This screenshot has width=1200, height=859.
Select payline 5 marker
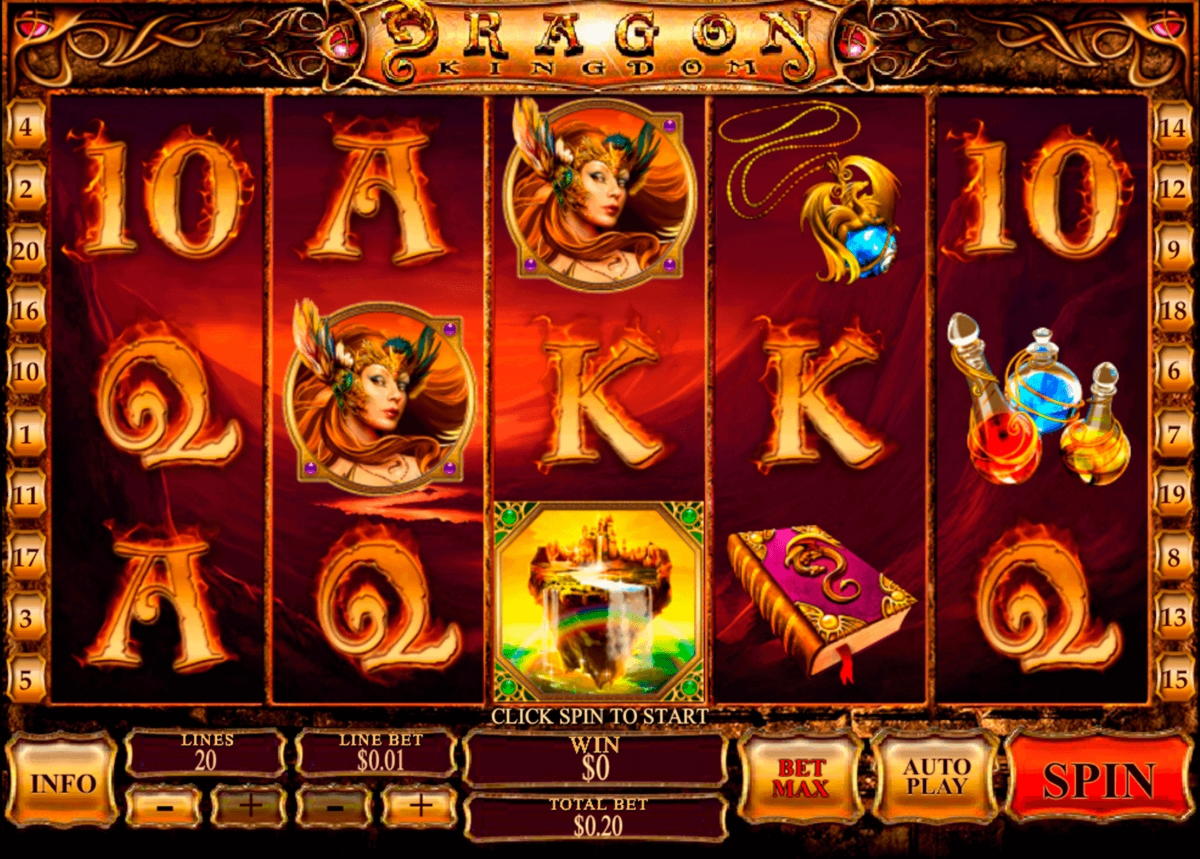(26, 679)
